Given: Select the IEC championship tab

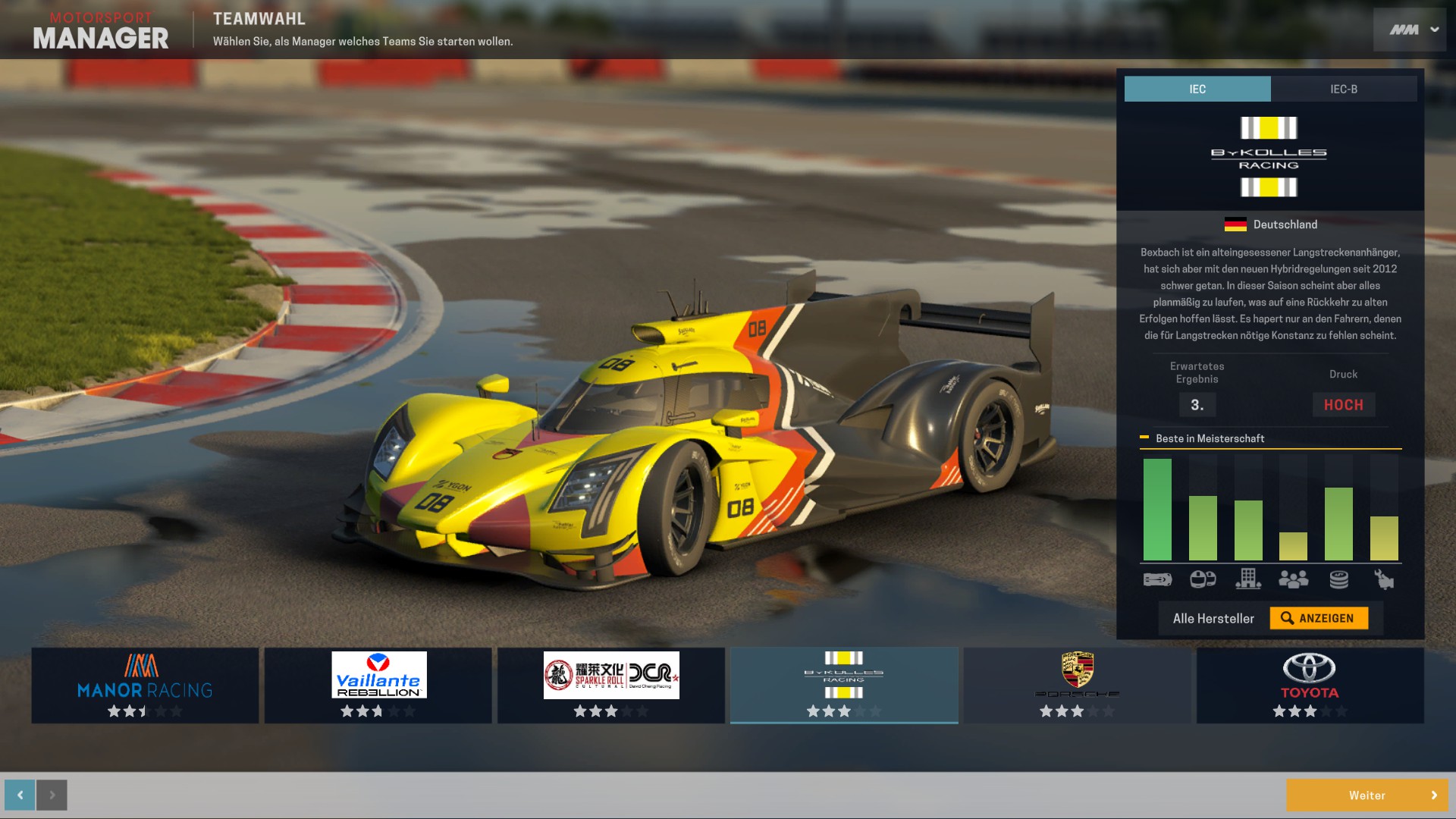Looking at the screenshot, I should (1197, 89).
